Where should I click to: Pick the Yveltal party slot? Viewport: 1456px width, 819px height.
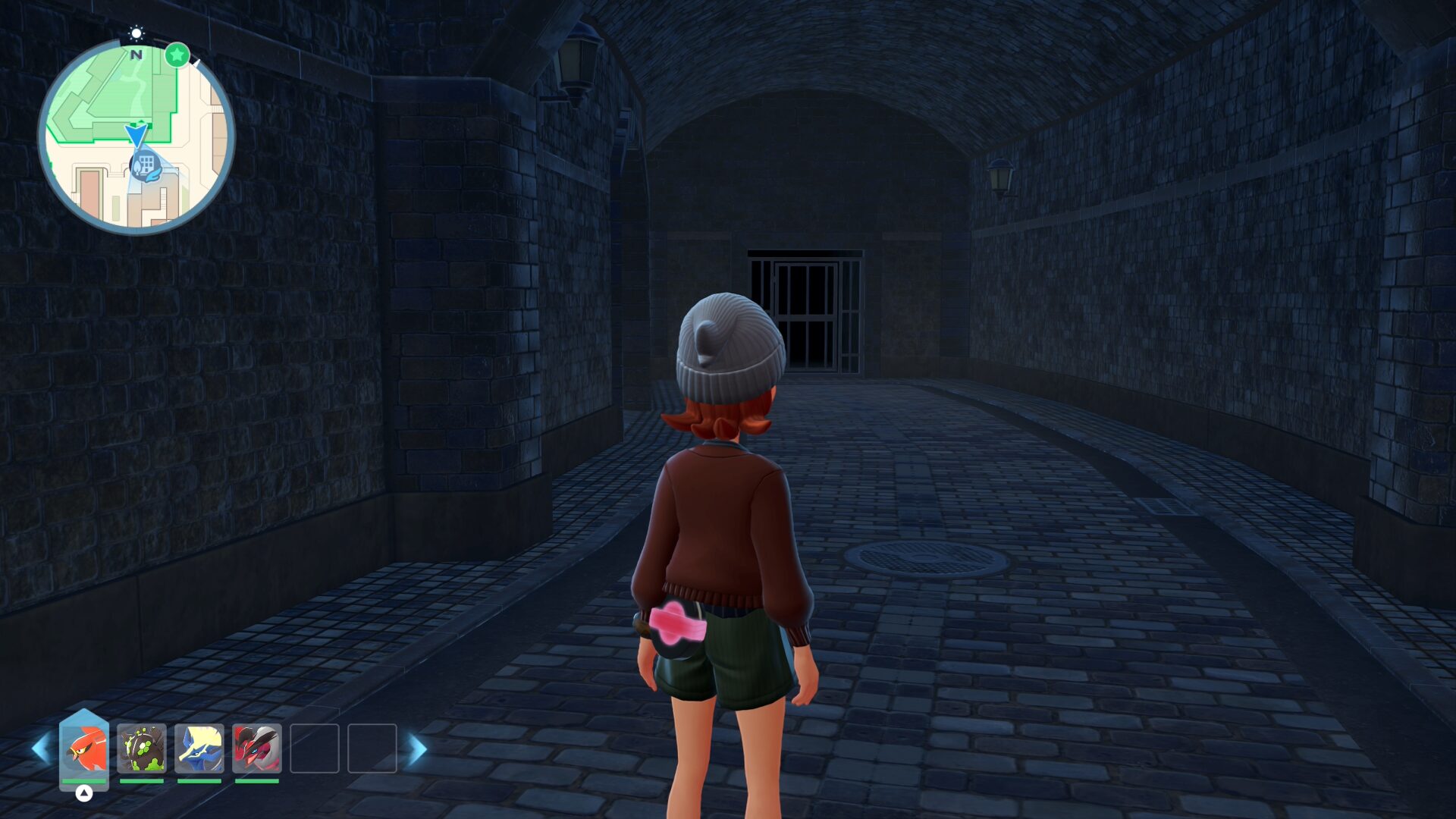click(257, 748)
